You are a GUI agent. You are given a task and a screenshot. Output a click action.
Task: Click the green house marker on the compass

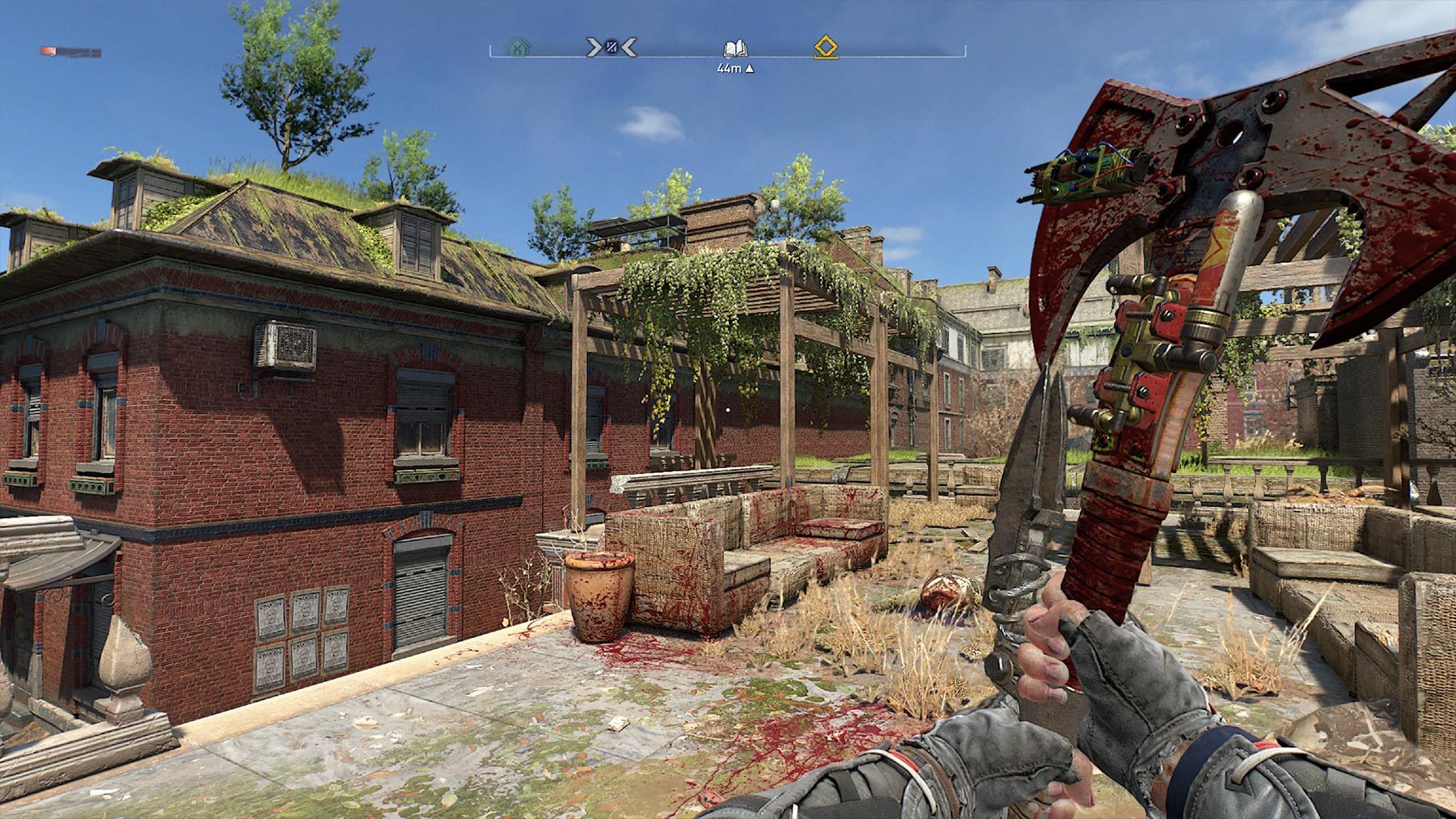pyautogui.click(x=517, y=48)
